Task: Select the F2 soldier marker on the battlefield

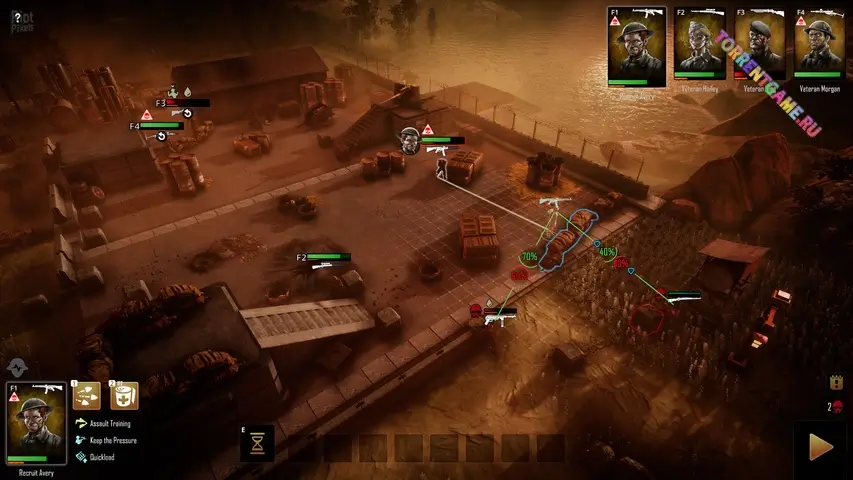Action: coord(322,259)
